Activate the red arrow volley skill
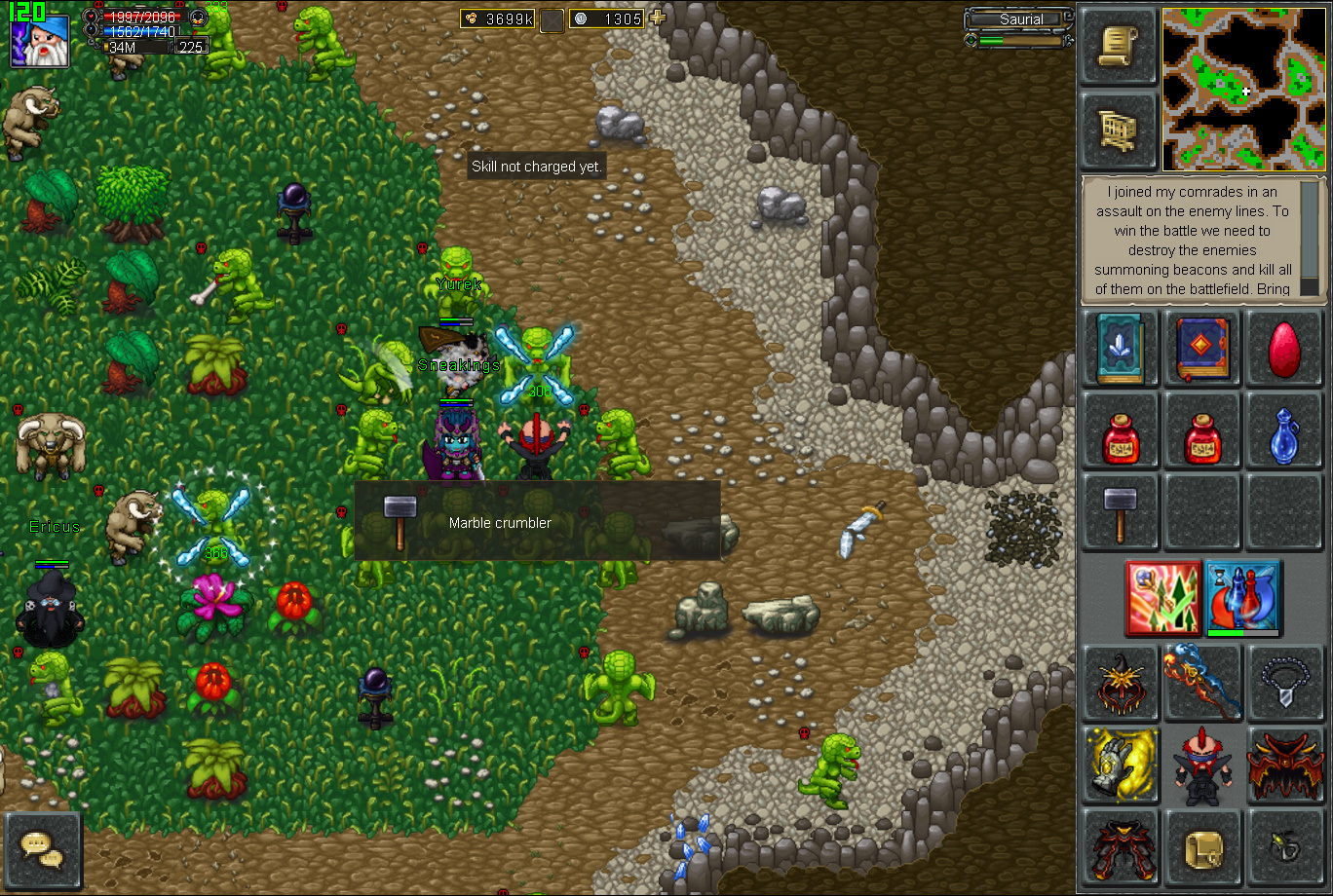 point(1162,598)
